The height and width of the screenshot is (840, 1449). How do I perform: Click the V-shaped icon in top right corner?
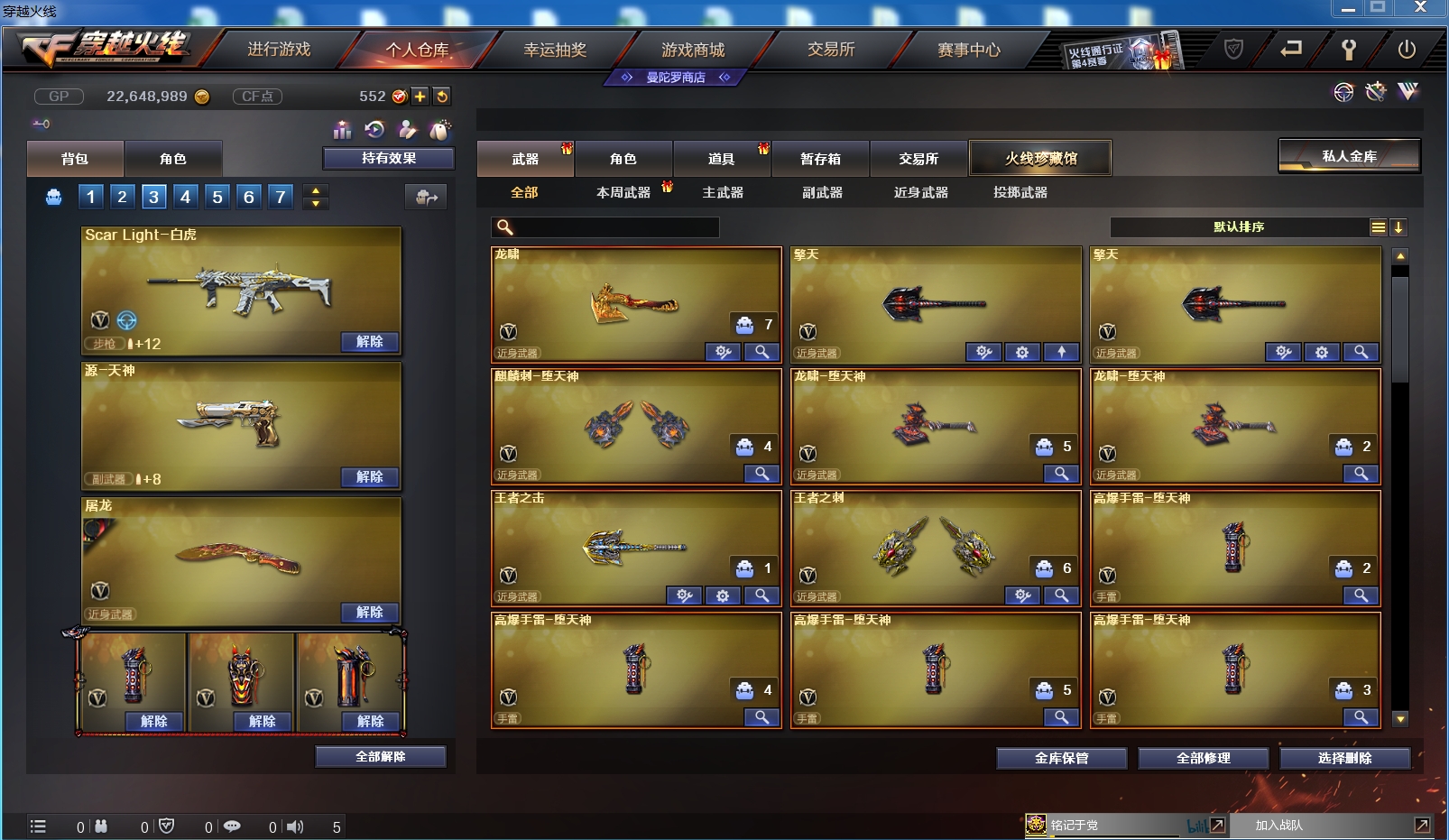[x=1407, y=92]
